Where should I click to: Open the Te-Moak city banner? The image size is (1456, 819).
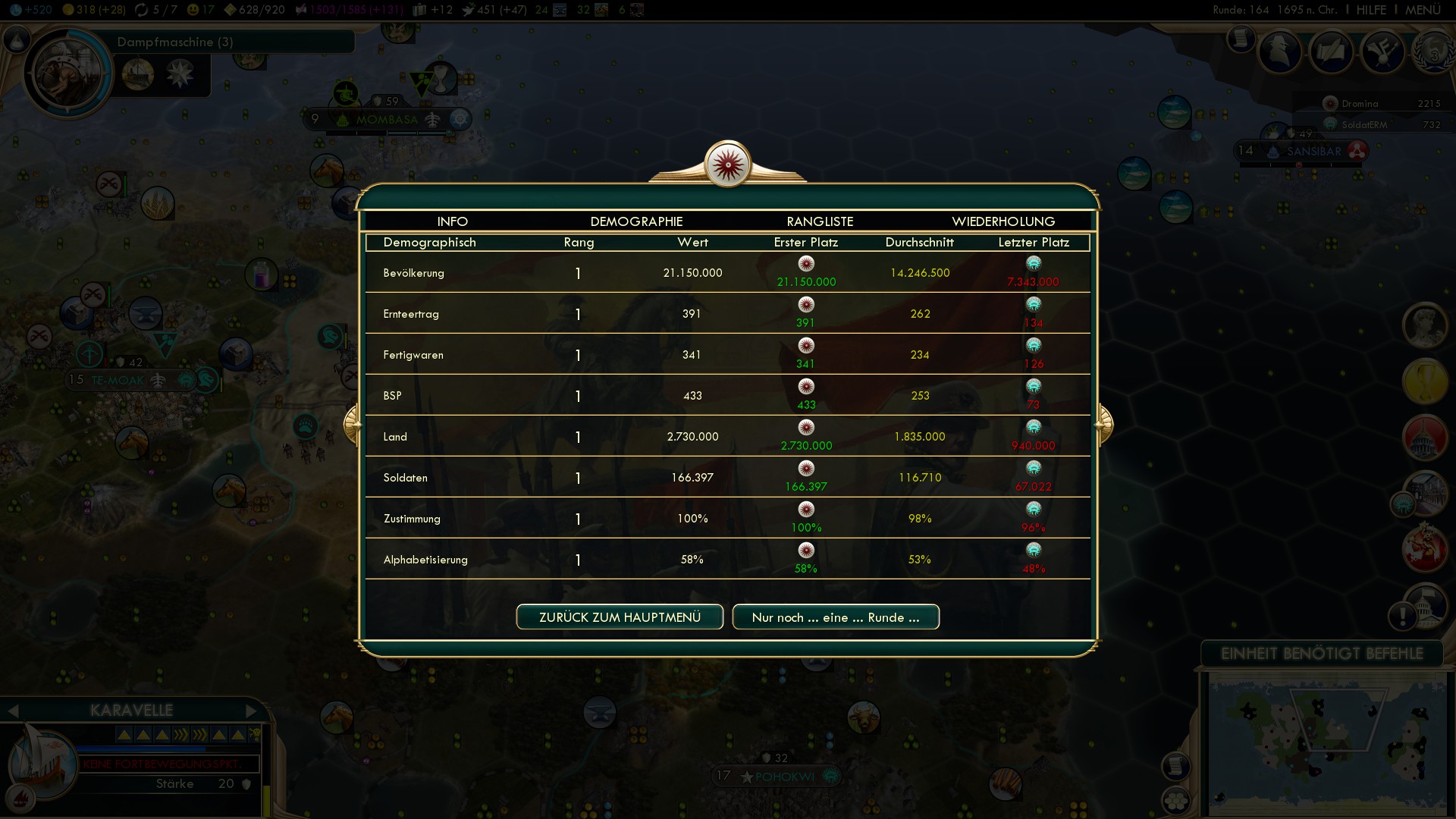pos(117,380)
